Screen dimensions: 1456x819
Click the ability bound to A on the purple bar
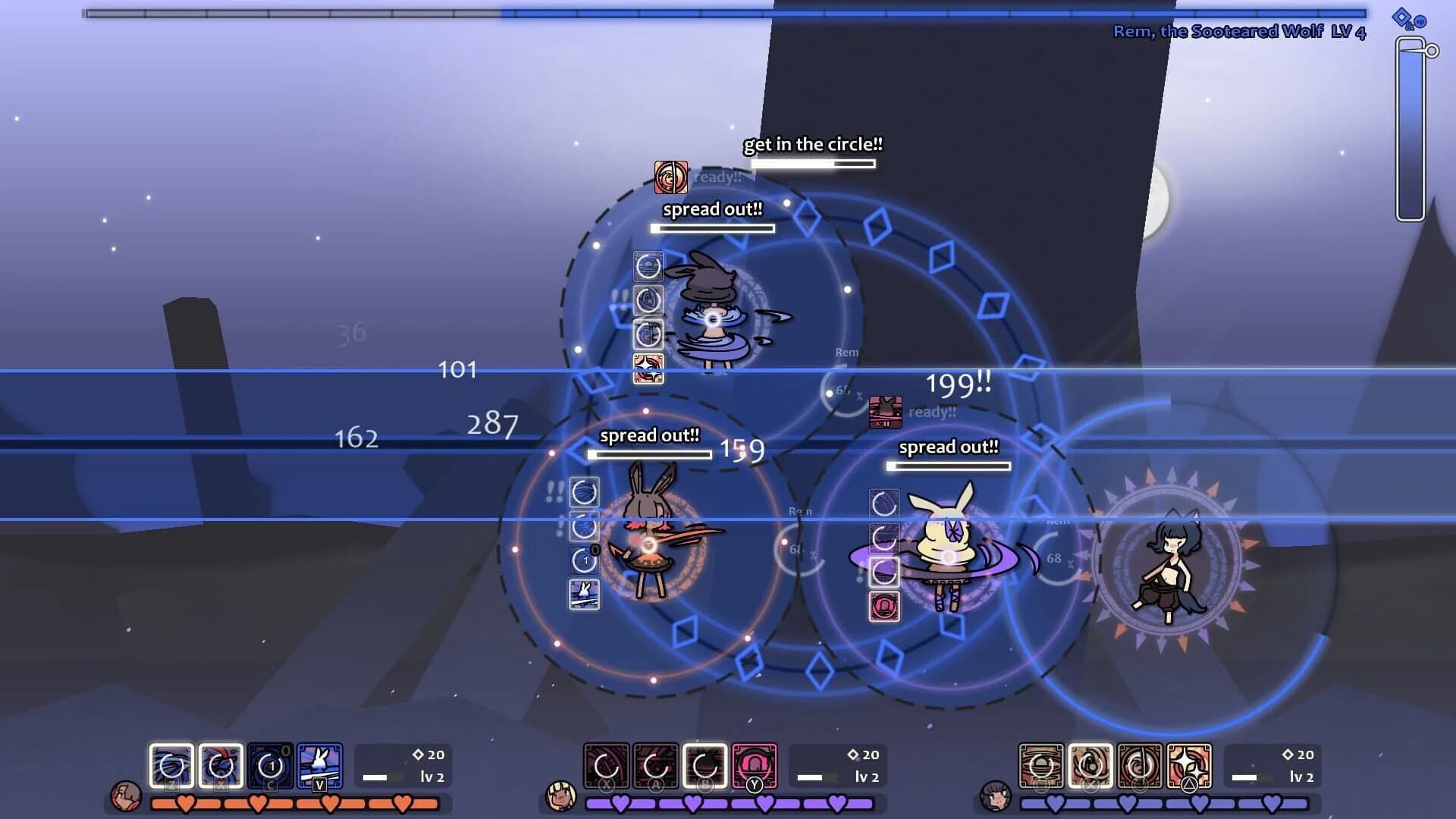click(x=657, y=766)
